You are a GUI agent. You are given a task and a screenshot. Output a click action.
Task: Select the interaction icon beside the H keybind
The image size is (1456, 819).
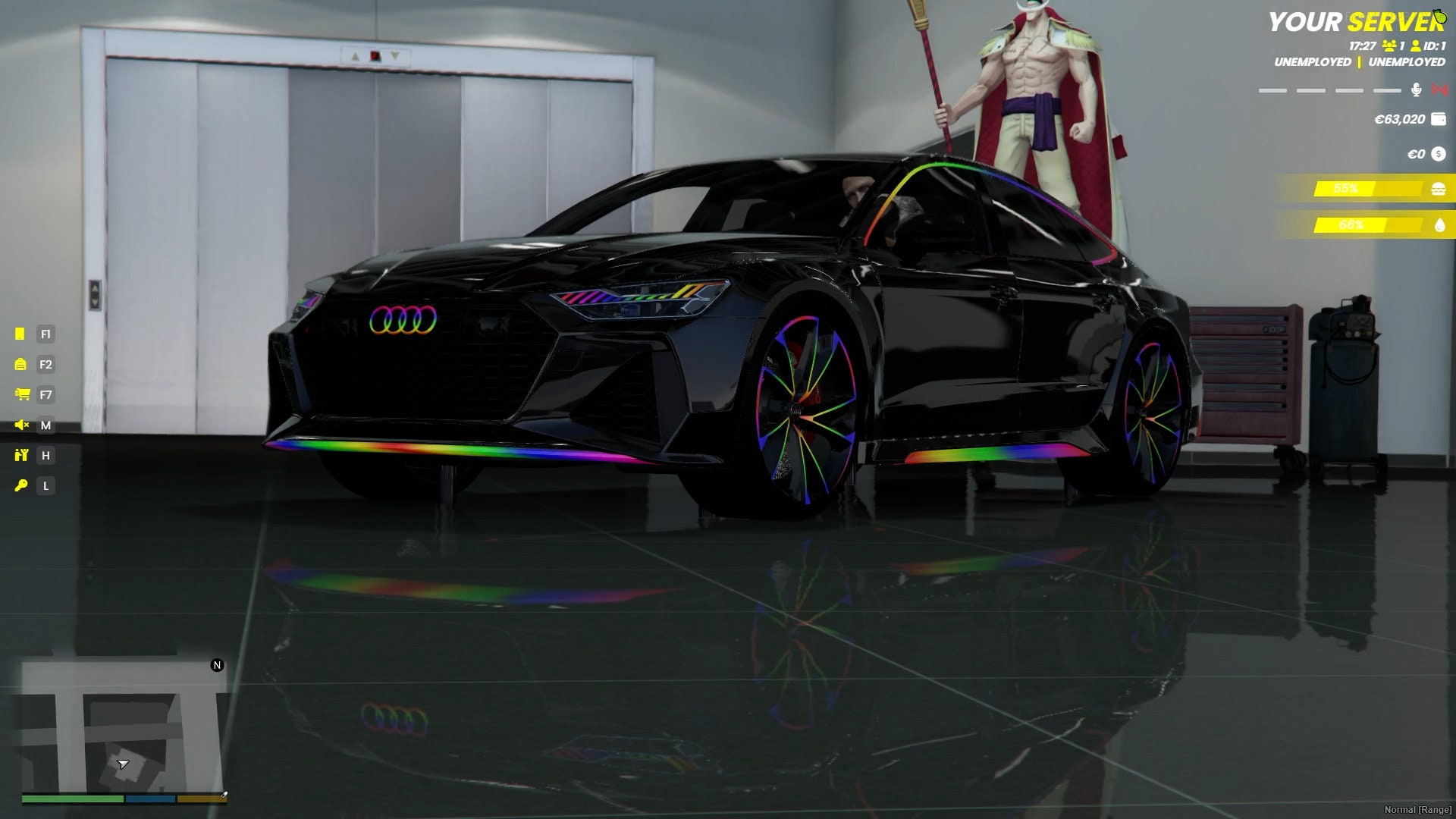tap(22, 456)
